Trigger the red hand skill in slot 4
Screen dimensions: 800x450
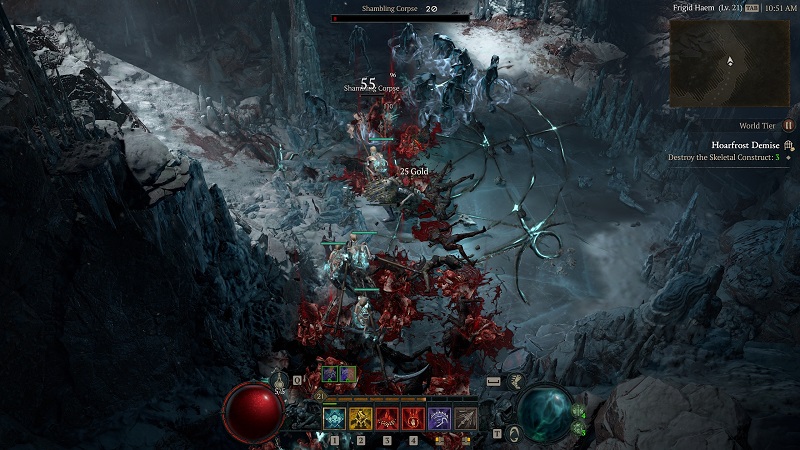tap(413, 418)
